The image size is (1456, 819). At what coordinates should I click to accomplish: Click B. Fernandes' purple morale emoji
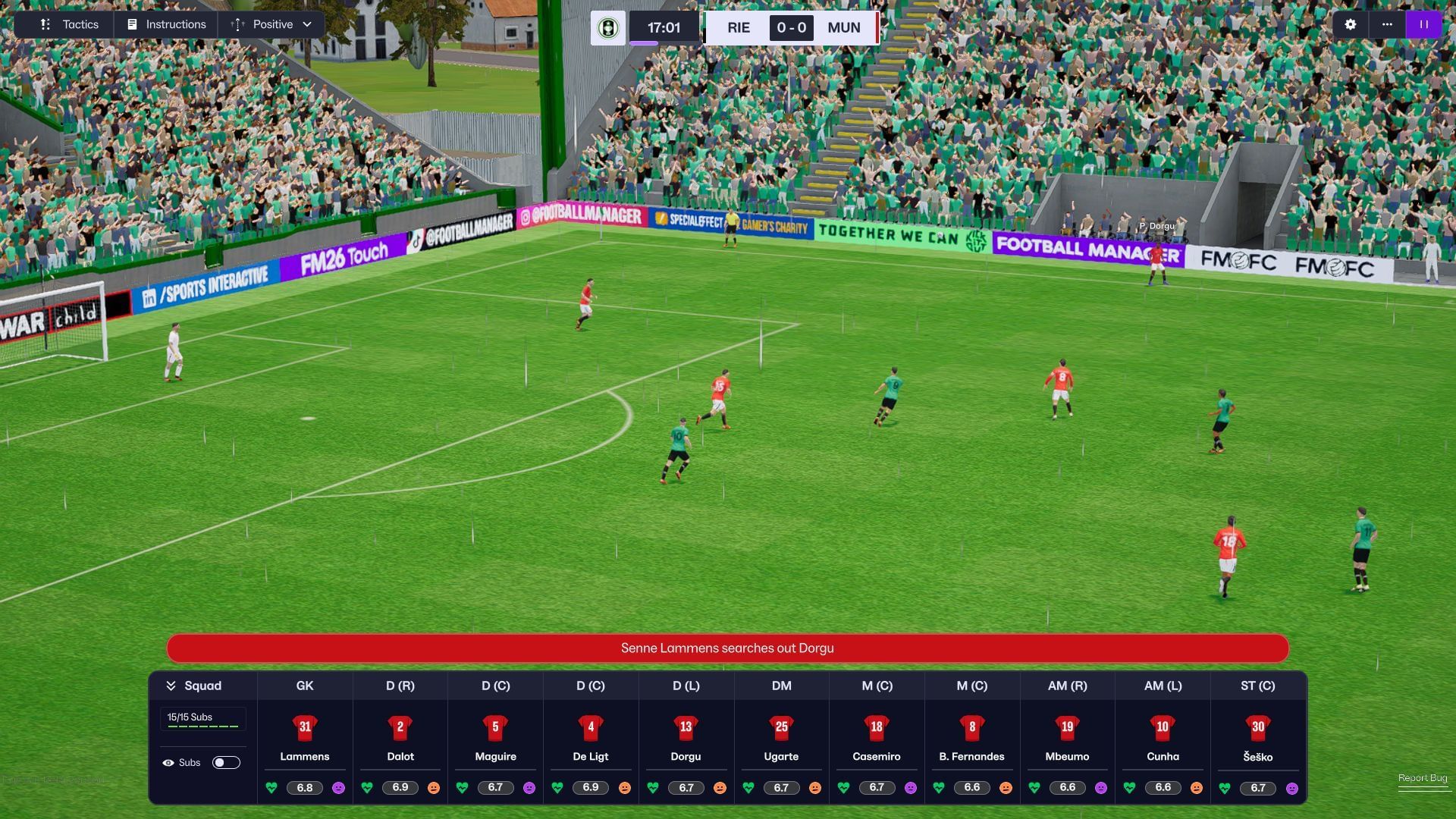[1004, 788]
